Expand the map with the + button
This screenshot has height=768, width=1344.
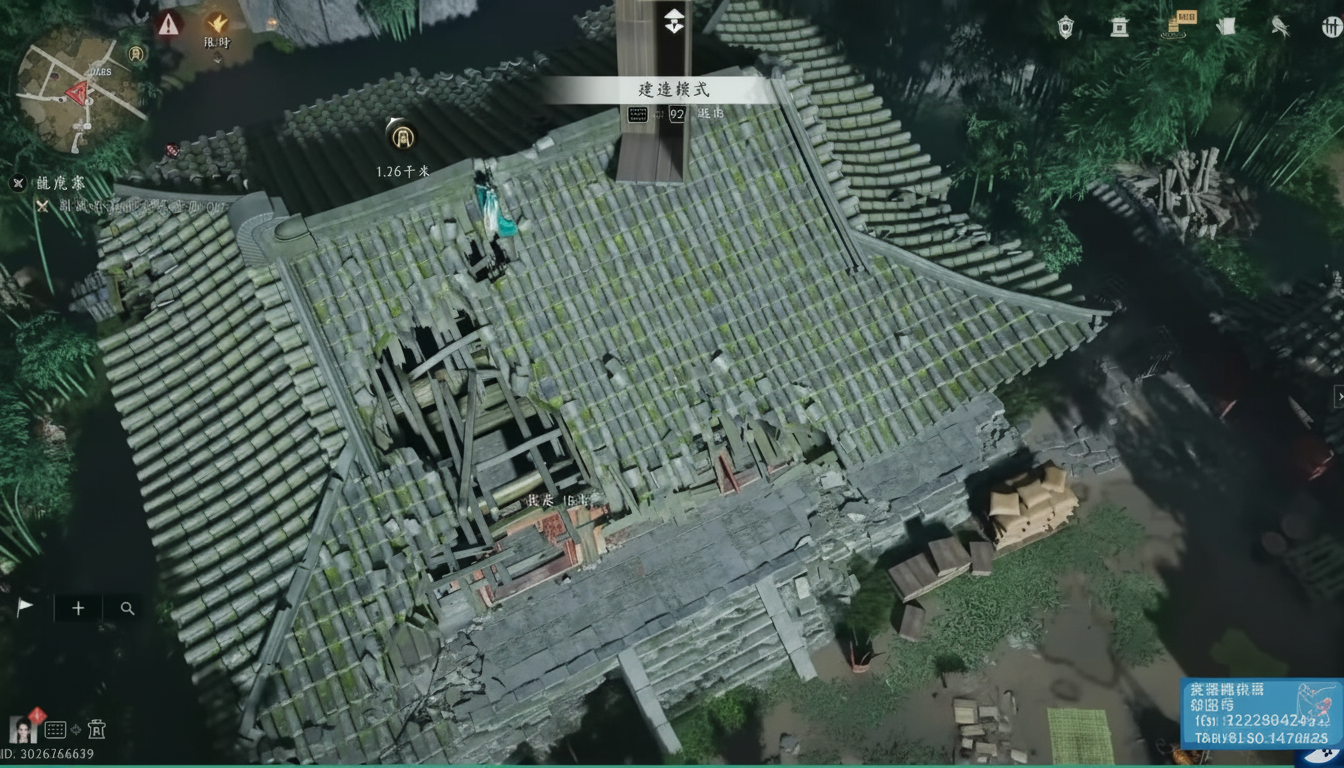pos(78,608)
